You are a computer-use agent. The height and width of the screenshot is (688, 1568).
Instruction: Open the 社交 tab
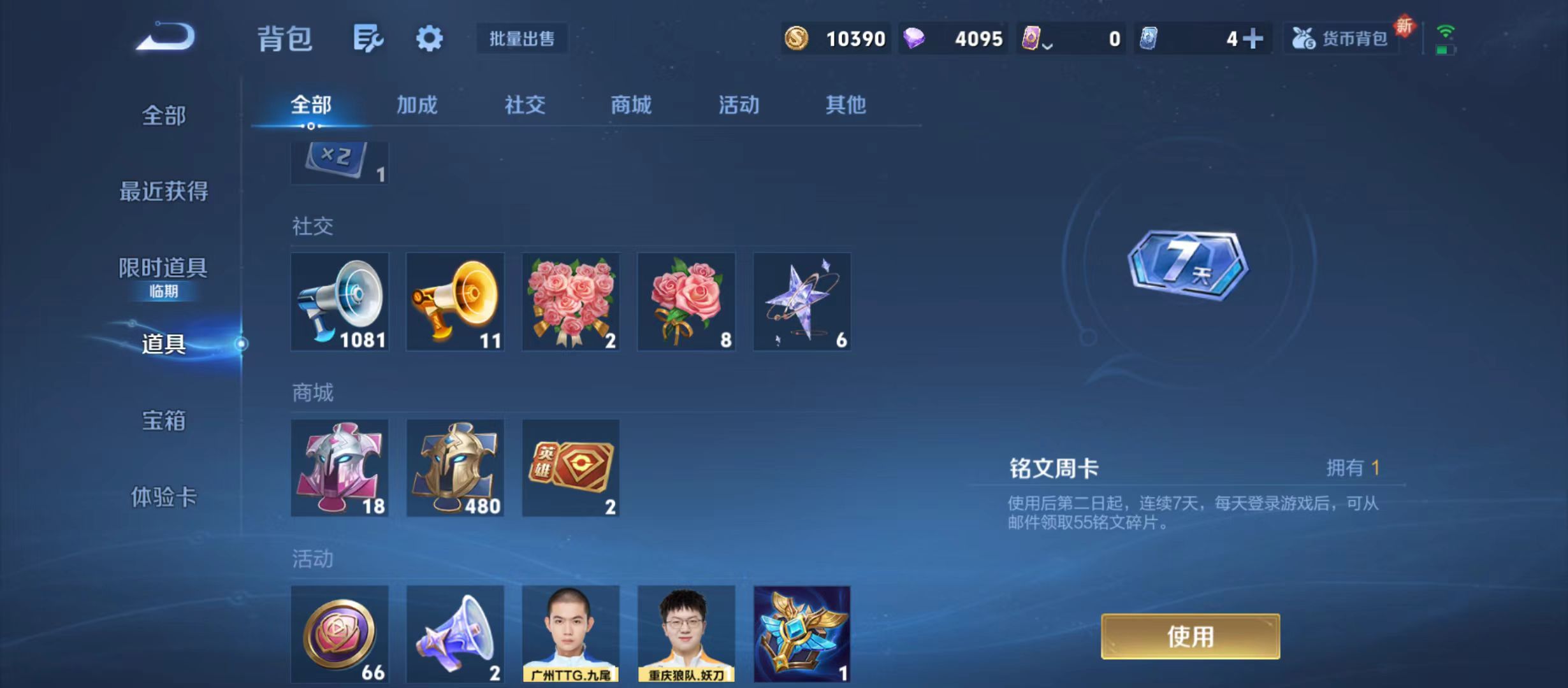[524, 105]
